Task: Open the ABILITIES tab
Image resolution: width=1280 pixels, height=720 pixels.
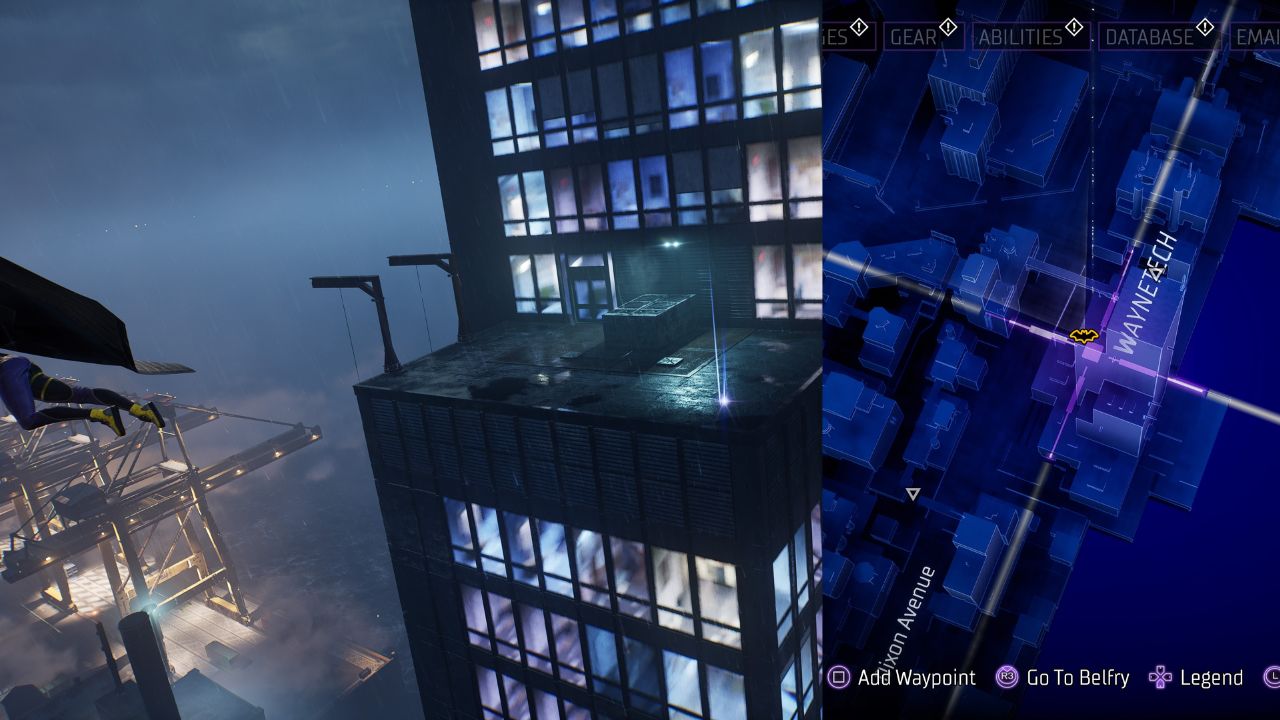Action: coord(1022,38)
